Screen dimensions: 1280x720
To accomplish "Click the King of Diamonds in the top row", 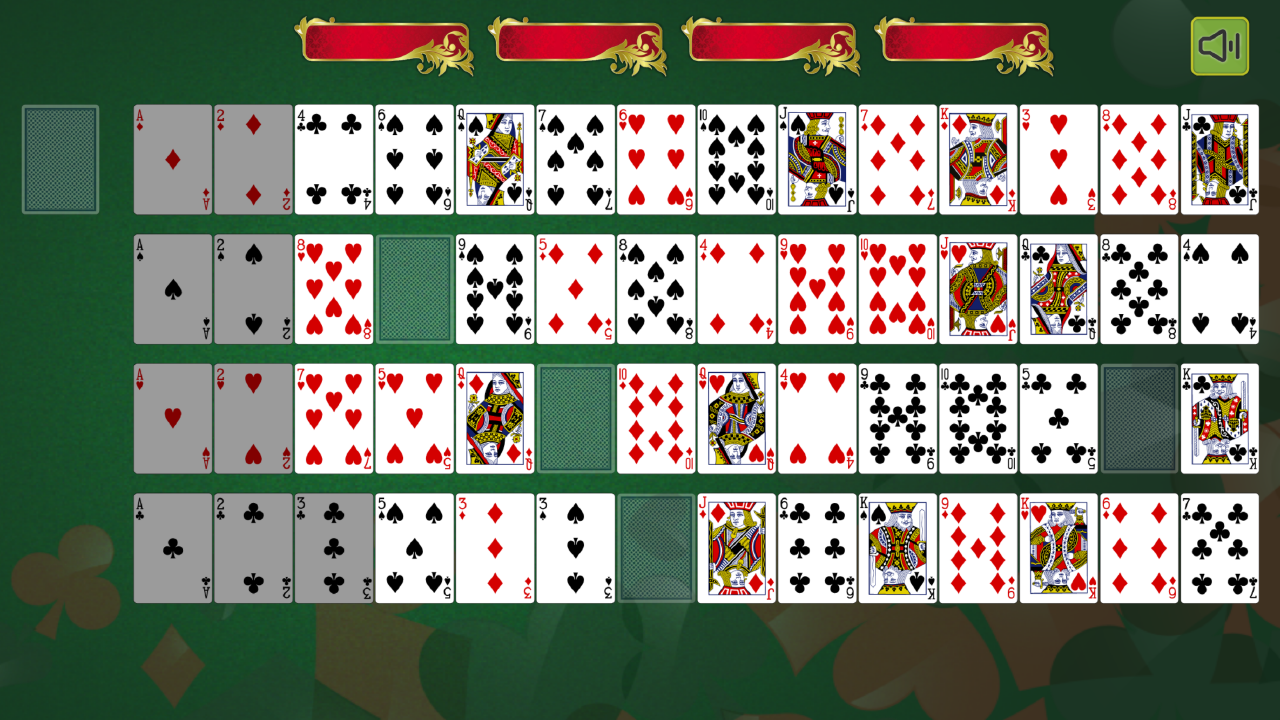I will pyautogui.click(x=976, y=160).
